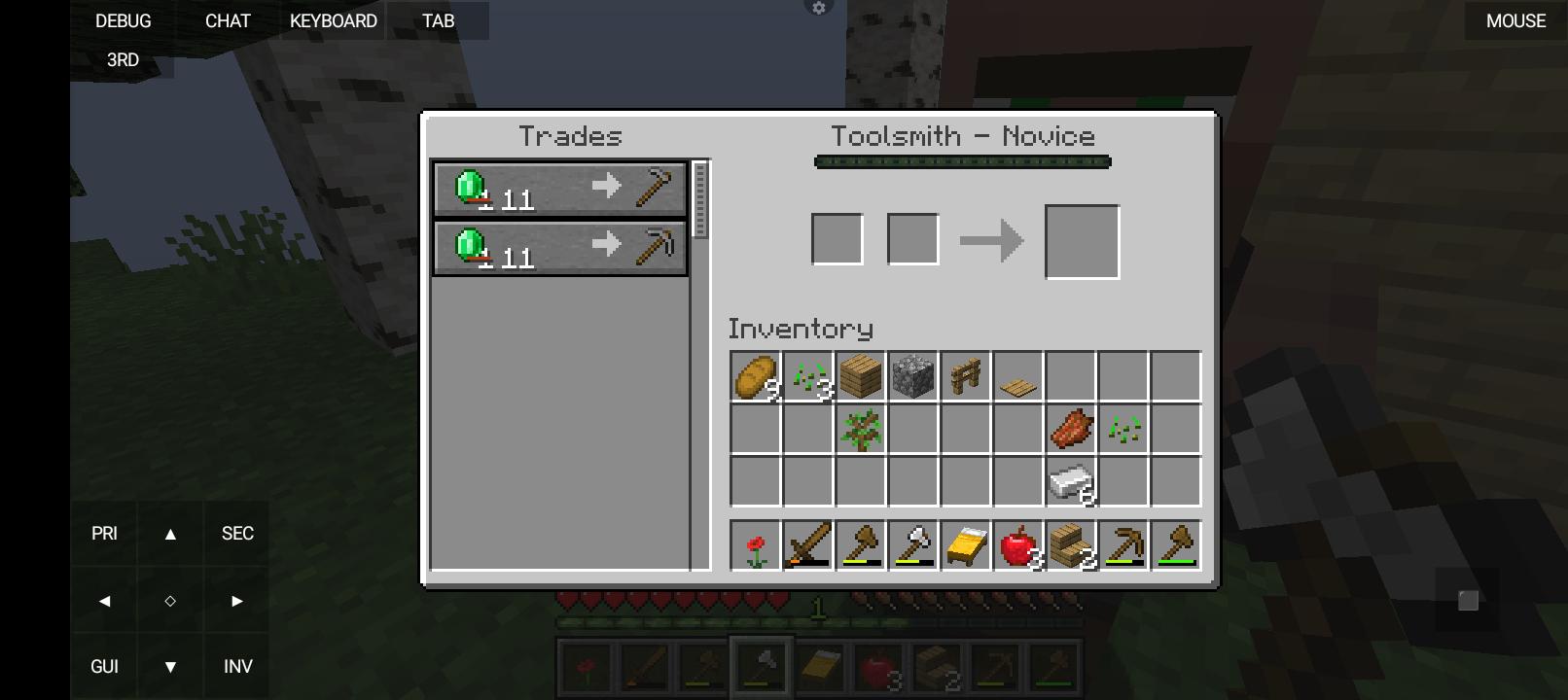Pick up the wooden sword
1568x700 pixels.
point(808,544)
